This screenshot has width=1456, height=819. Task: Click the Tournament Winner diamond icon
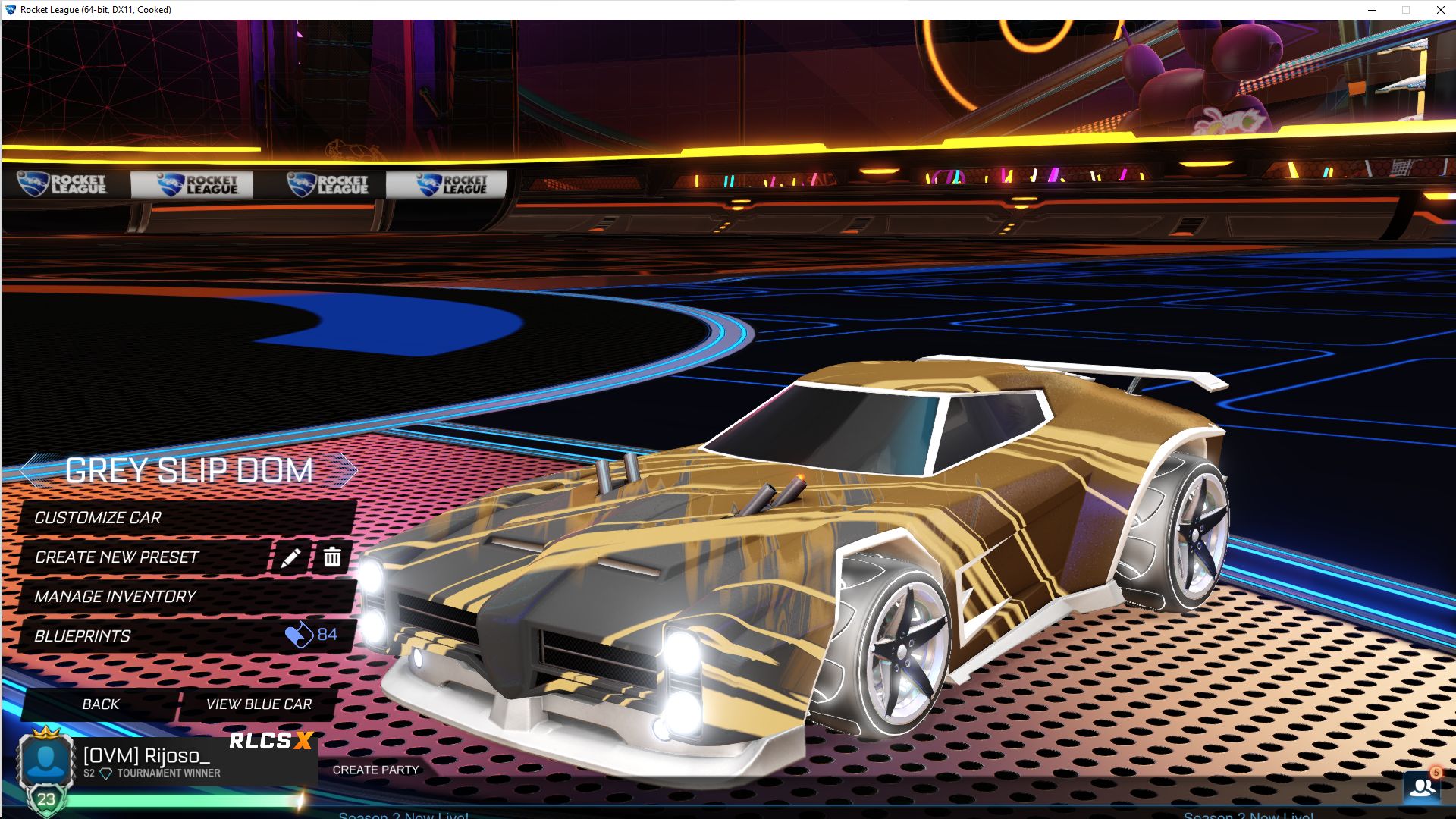[x=107, y=772]
